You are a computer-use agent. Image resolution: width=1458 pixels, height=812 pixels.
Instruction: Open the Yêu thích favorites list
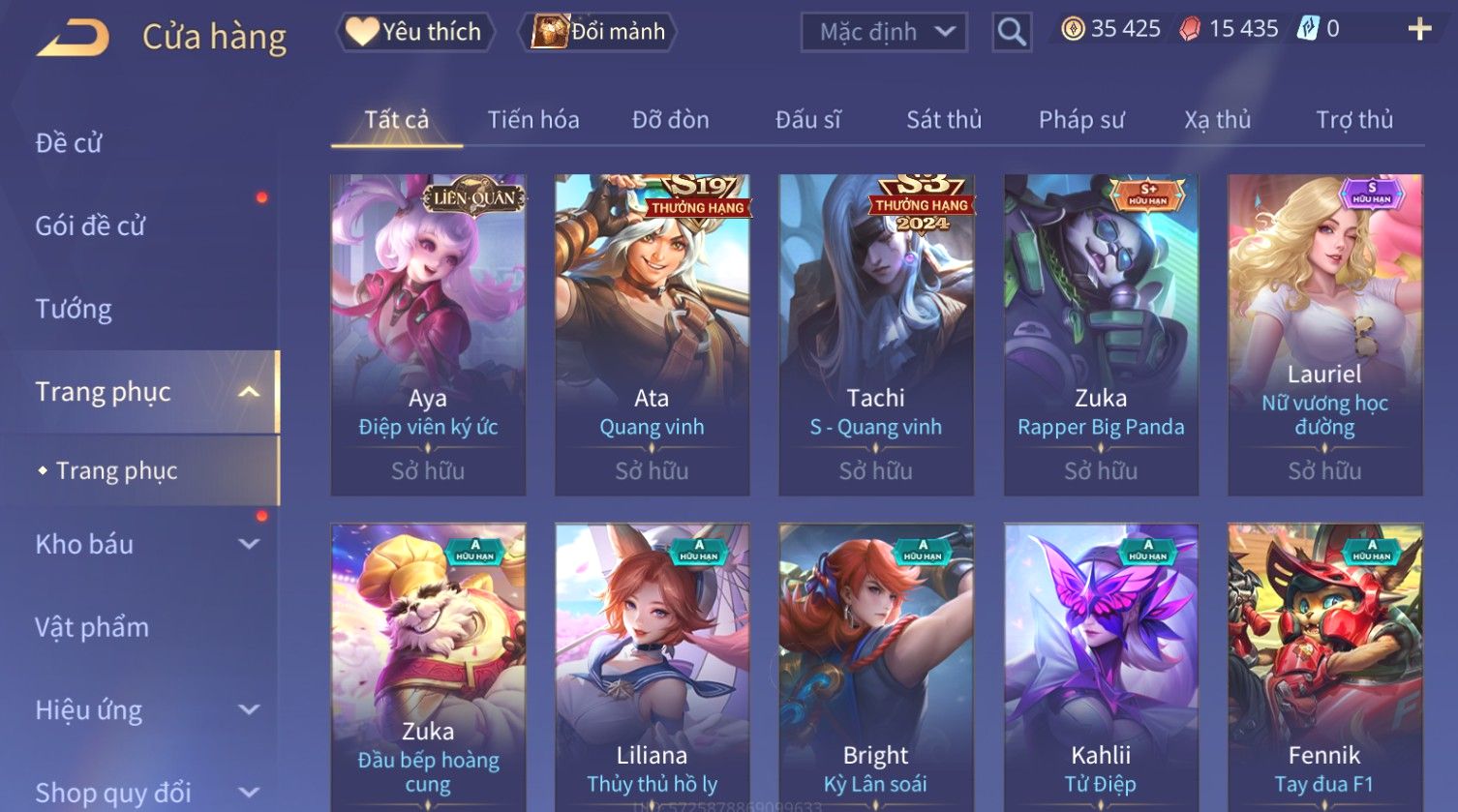pyautogui.click(x=415, y=32)
